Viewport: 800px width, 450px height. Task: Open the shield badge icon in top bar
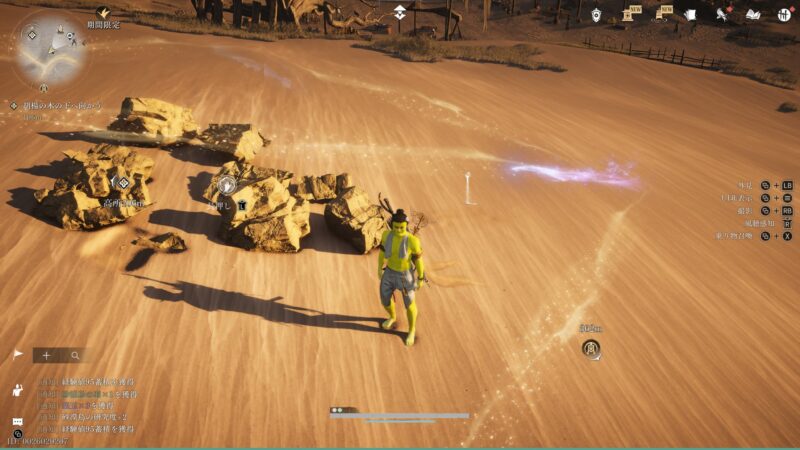596,14
